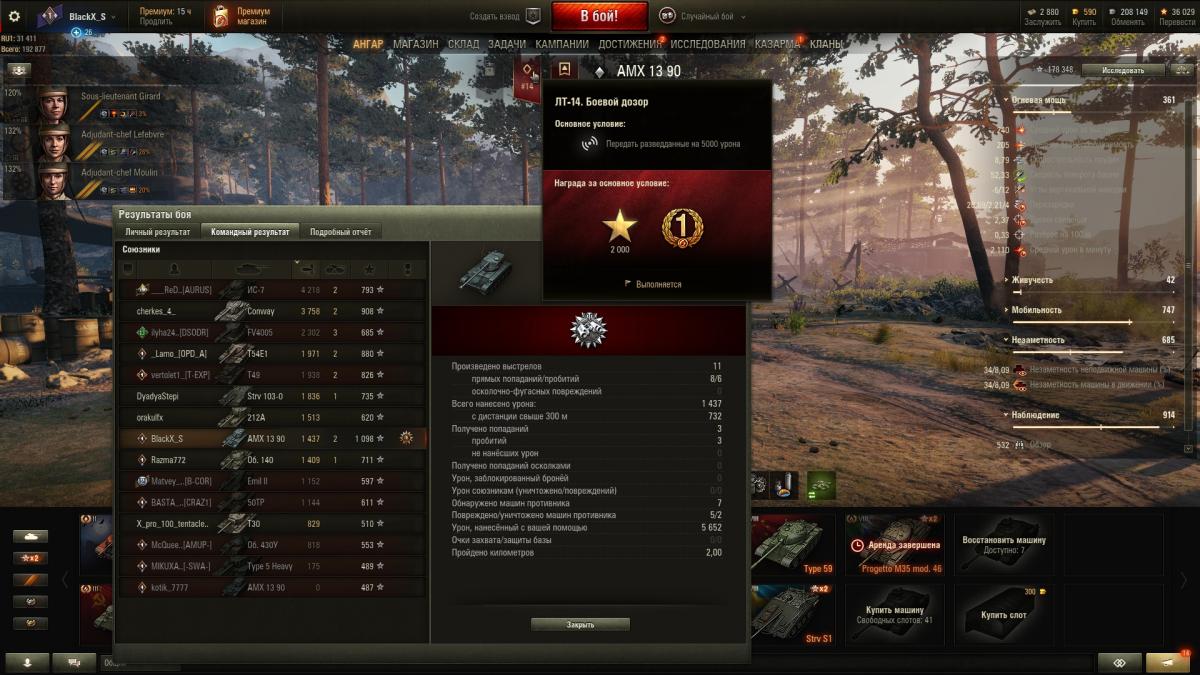Open the «Случайный бой» battle mode dropdown
The width and height of the screenshot is (1200, 675).
[x=712, y=17]
